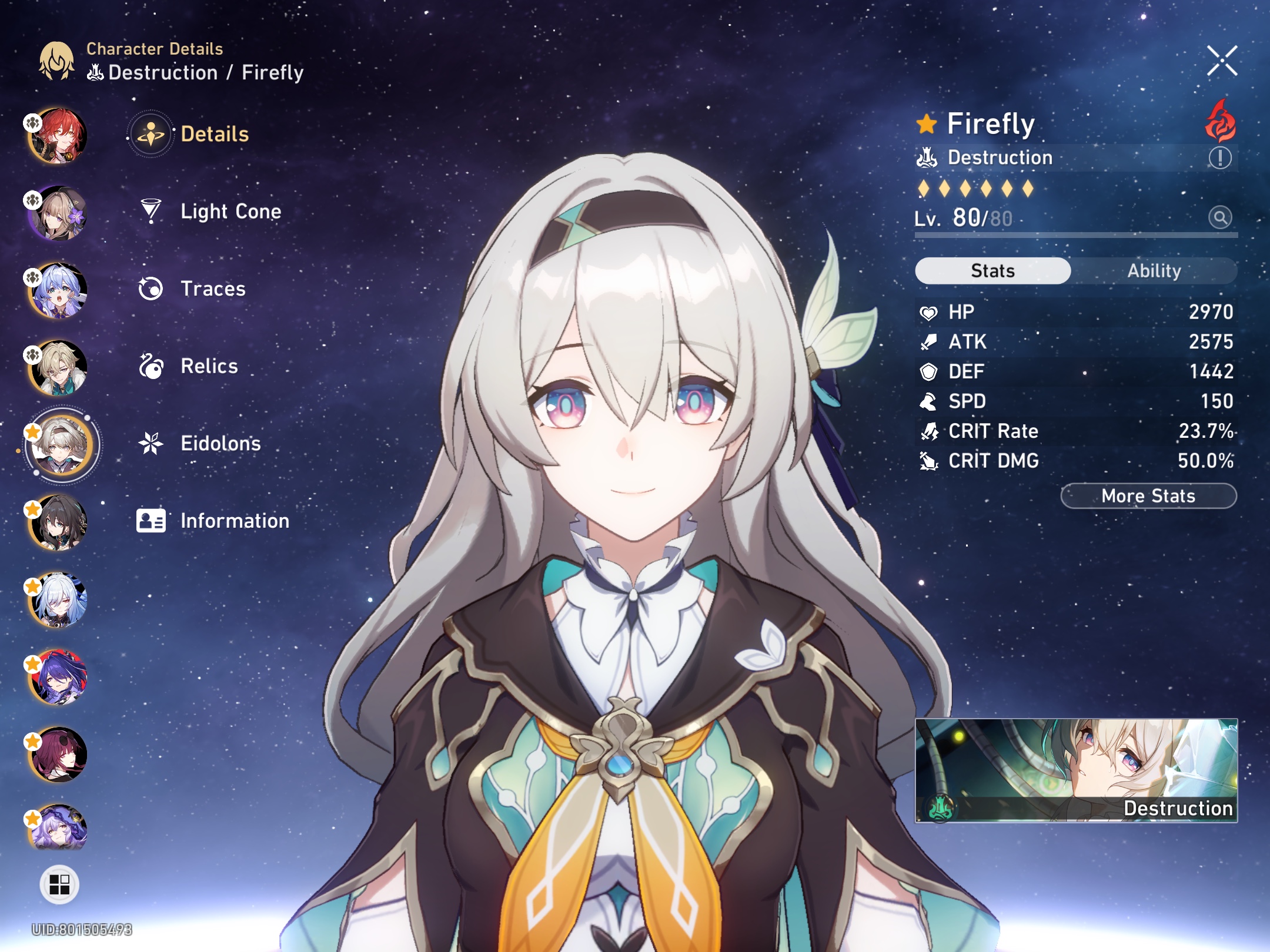
Task: Open the Information panel
Action: (x=234, y=521)
